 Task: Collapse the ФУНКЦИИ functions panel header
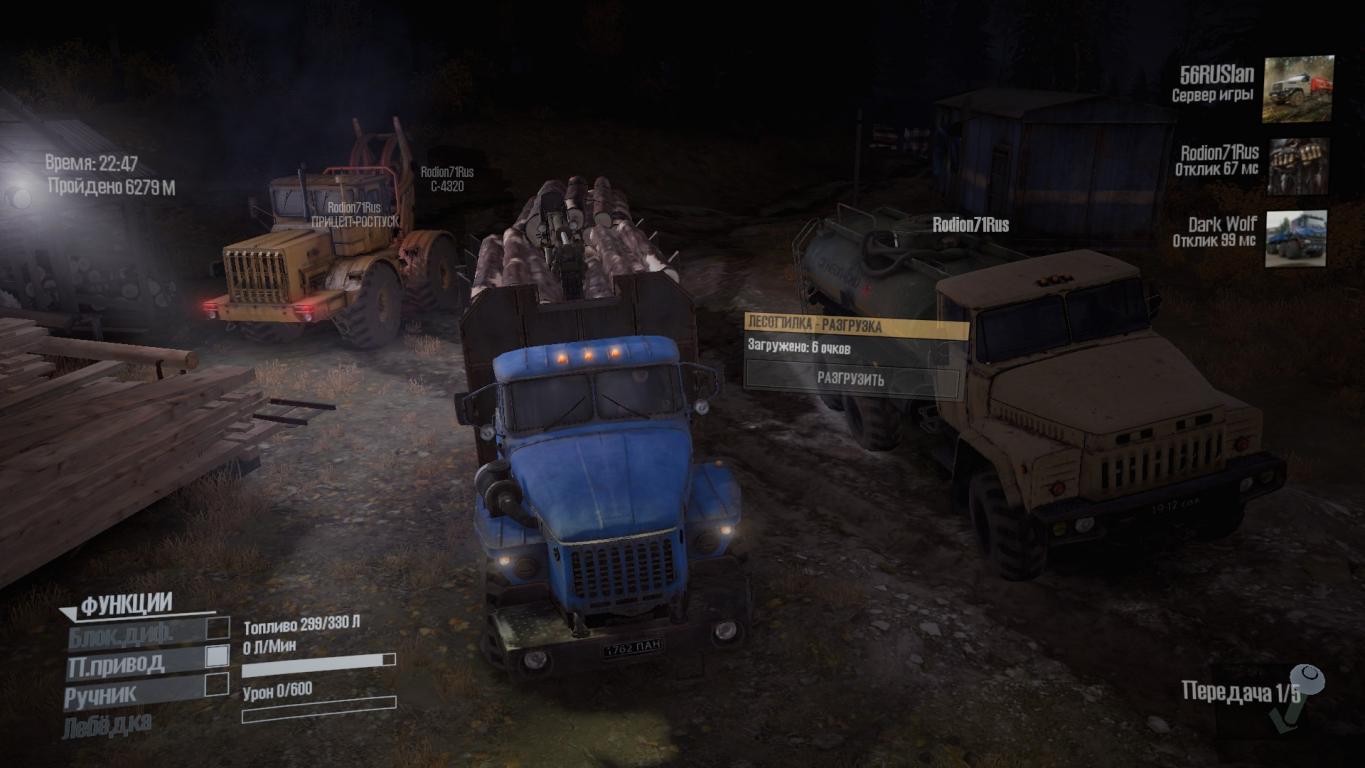pyautogui.click(x=126, y=604)
